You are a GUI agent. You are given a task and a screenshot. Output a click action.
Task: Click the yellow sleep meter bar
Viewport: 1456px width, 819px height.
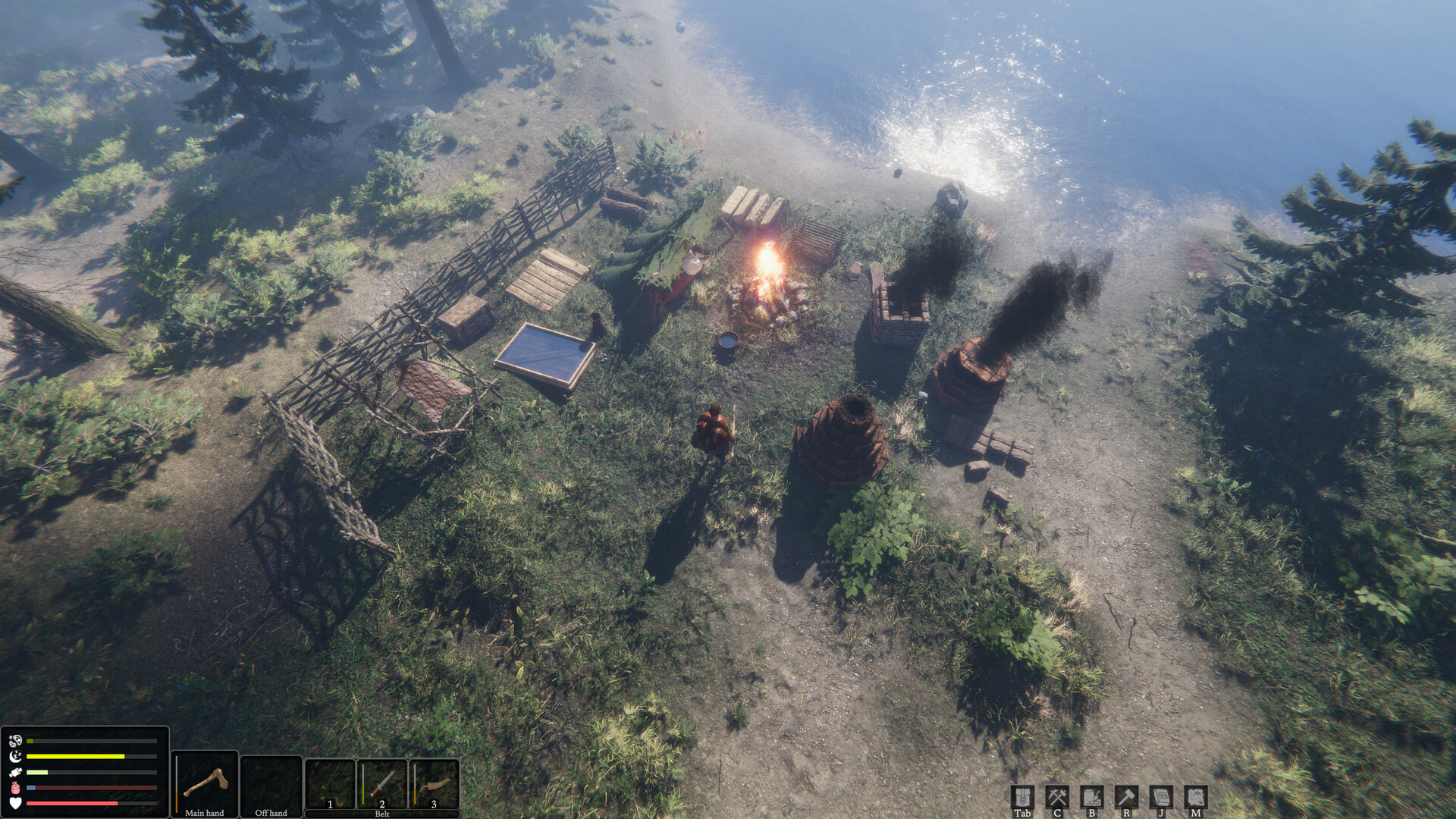click(76, 756)
